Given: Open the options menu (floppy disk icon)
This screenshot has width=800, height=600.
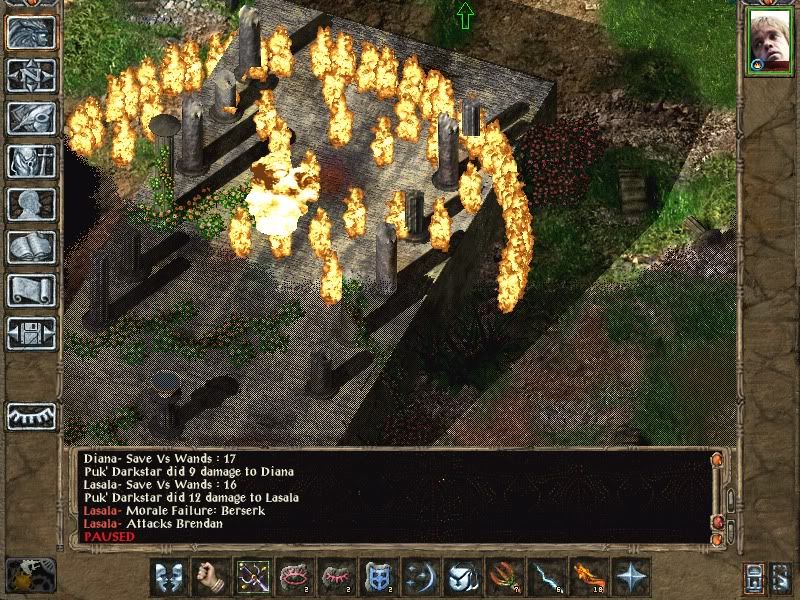Looking at the screenshot, I should coord(31,333).
